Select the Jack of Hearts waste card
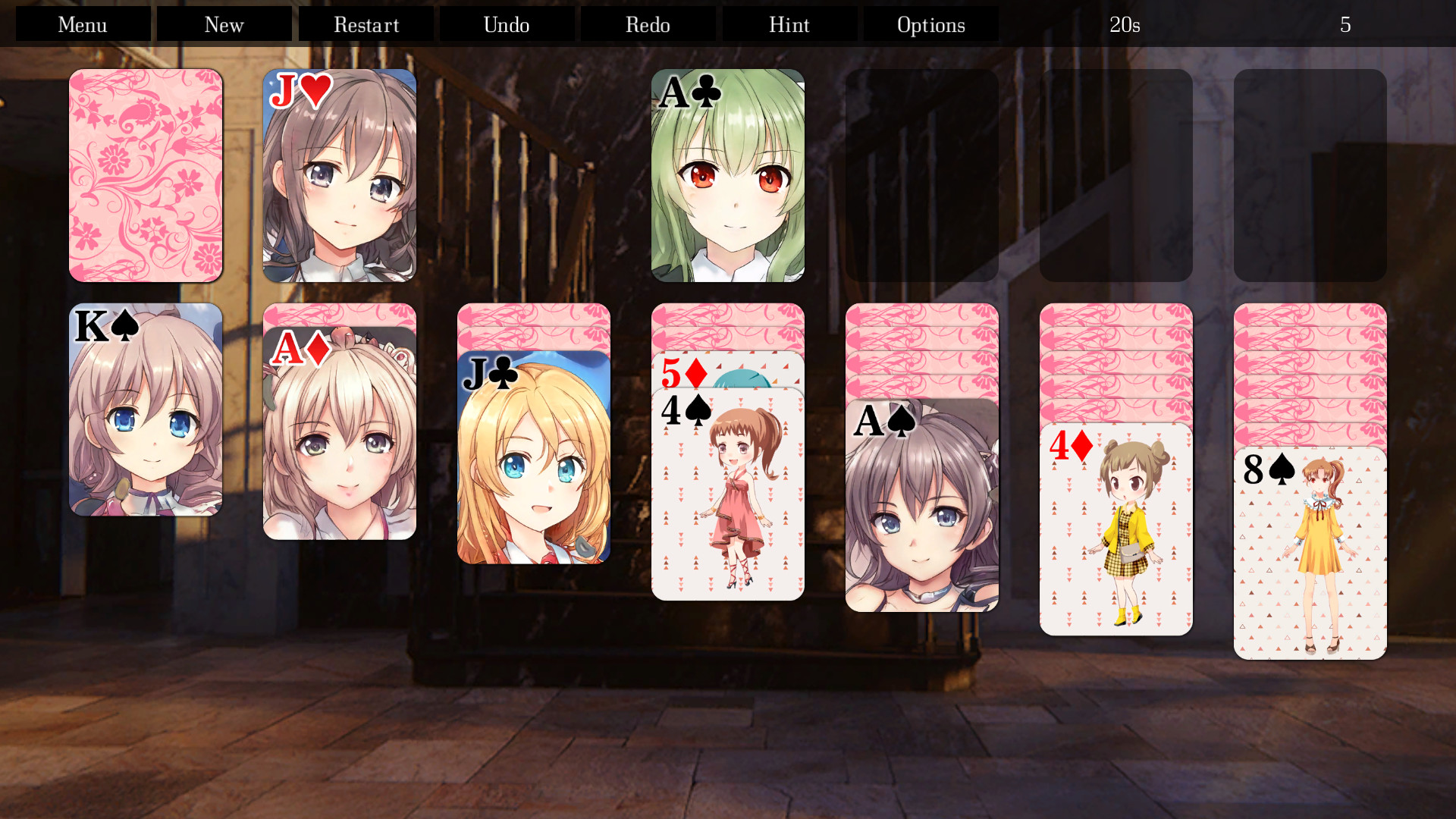The image size is (1456, 819). coord(340,176)
